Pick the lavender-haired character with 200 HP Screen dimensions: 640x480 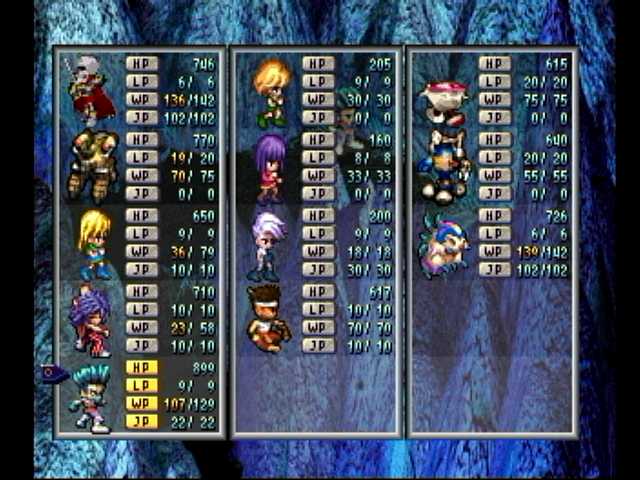click(x=268, y=243)
